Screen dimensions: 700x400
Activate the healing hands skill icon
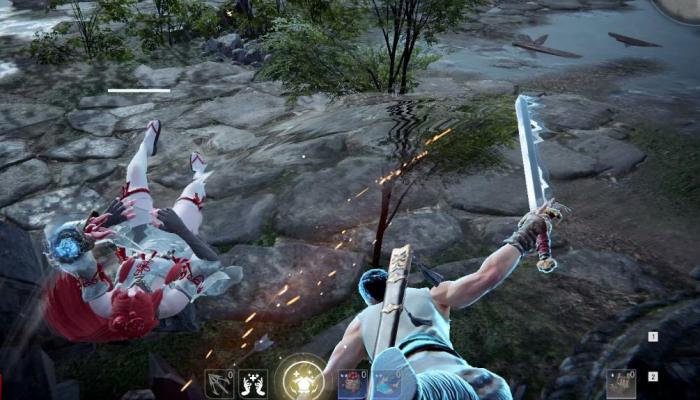tap(252, 384)
